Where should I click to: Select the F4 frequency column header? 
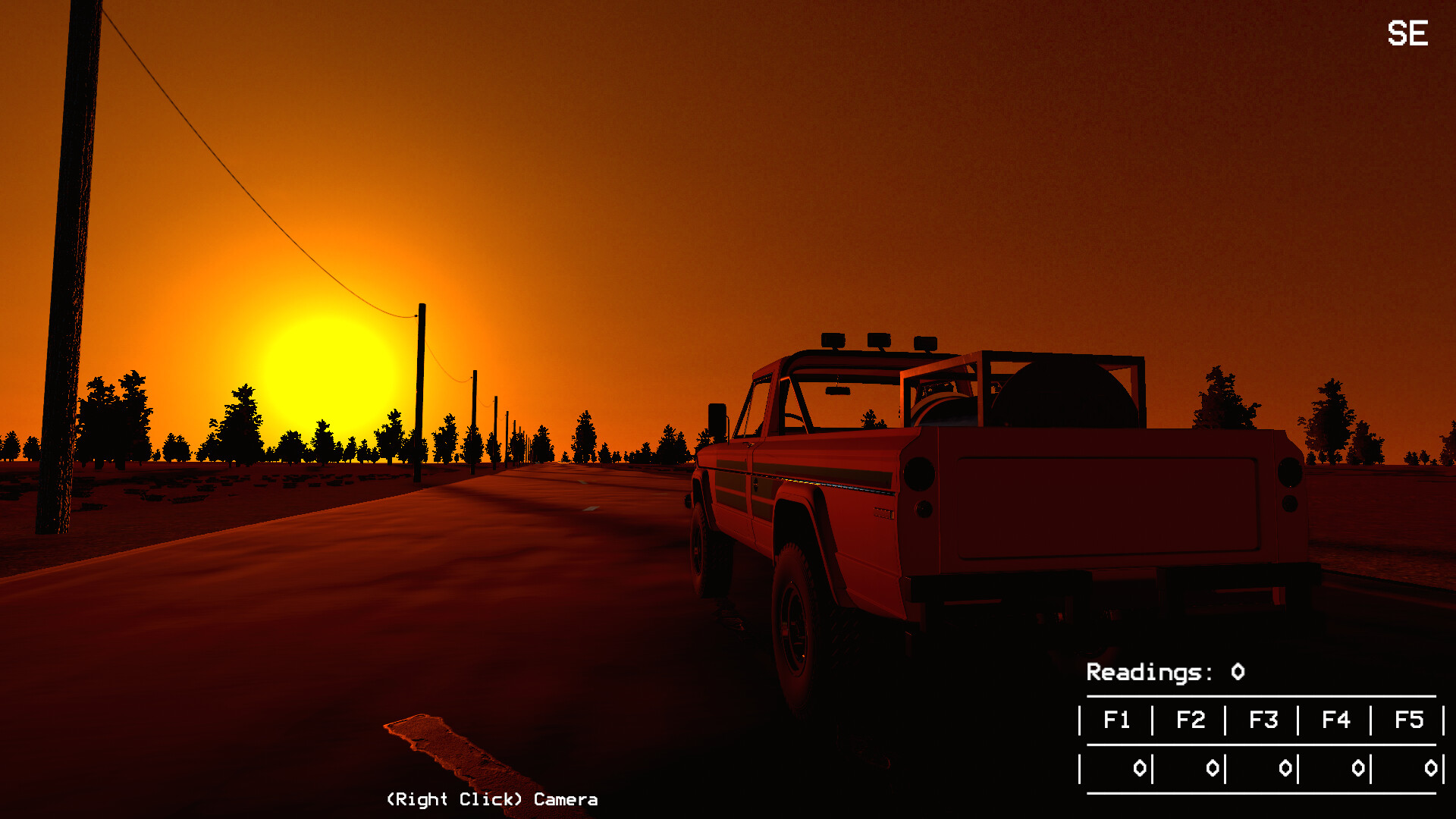click(1337, 720)
